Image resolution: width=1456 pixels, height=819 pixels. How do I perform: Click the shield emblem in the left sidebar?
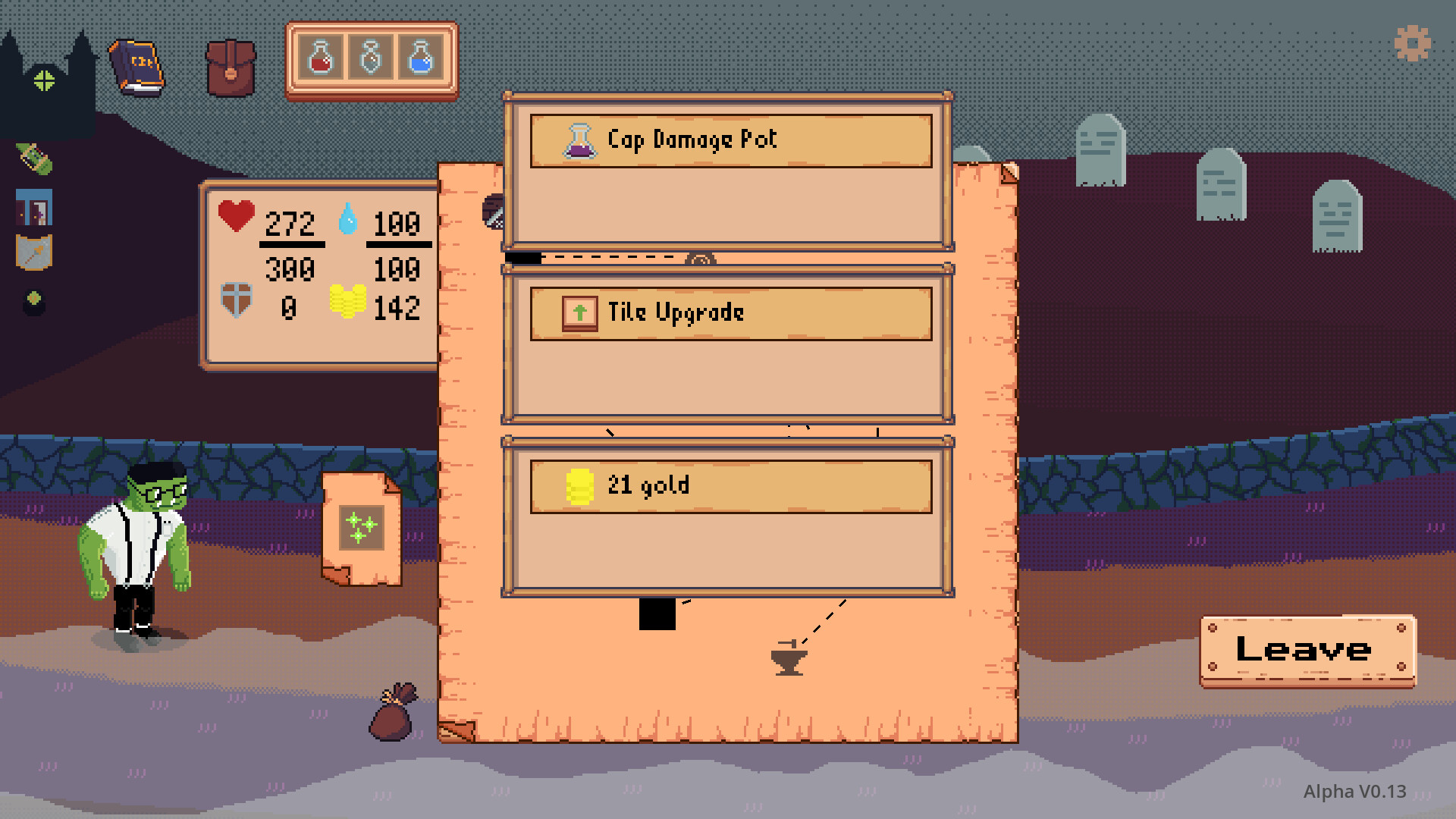pos(33,250)
